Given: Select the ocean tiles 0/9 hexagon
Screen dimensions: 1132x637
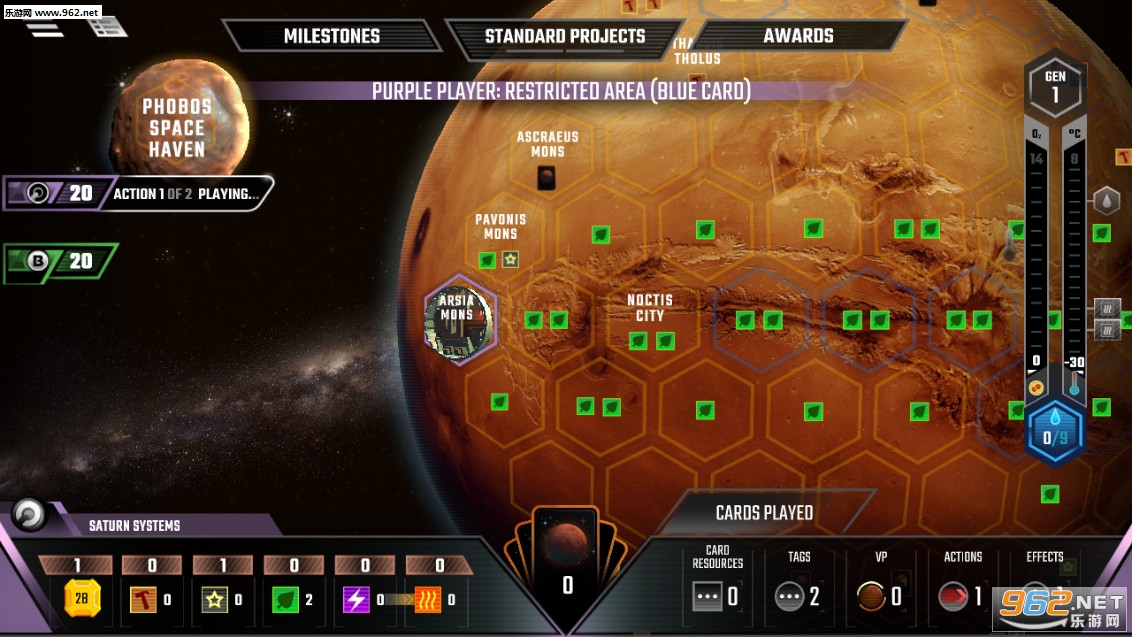Looking at the screenshot, I should coord(1055,431).
